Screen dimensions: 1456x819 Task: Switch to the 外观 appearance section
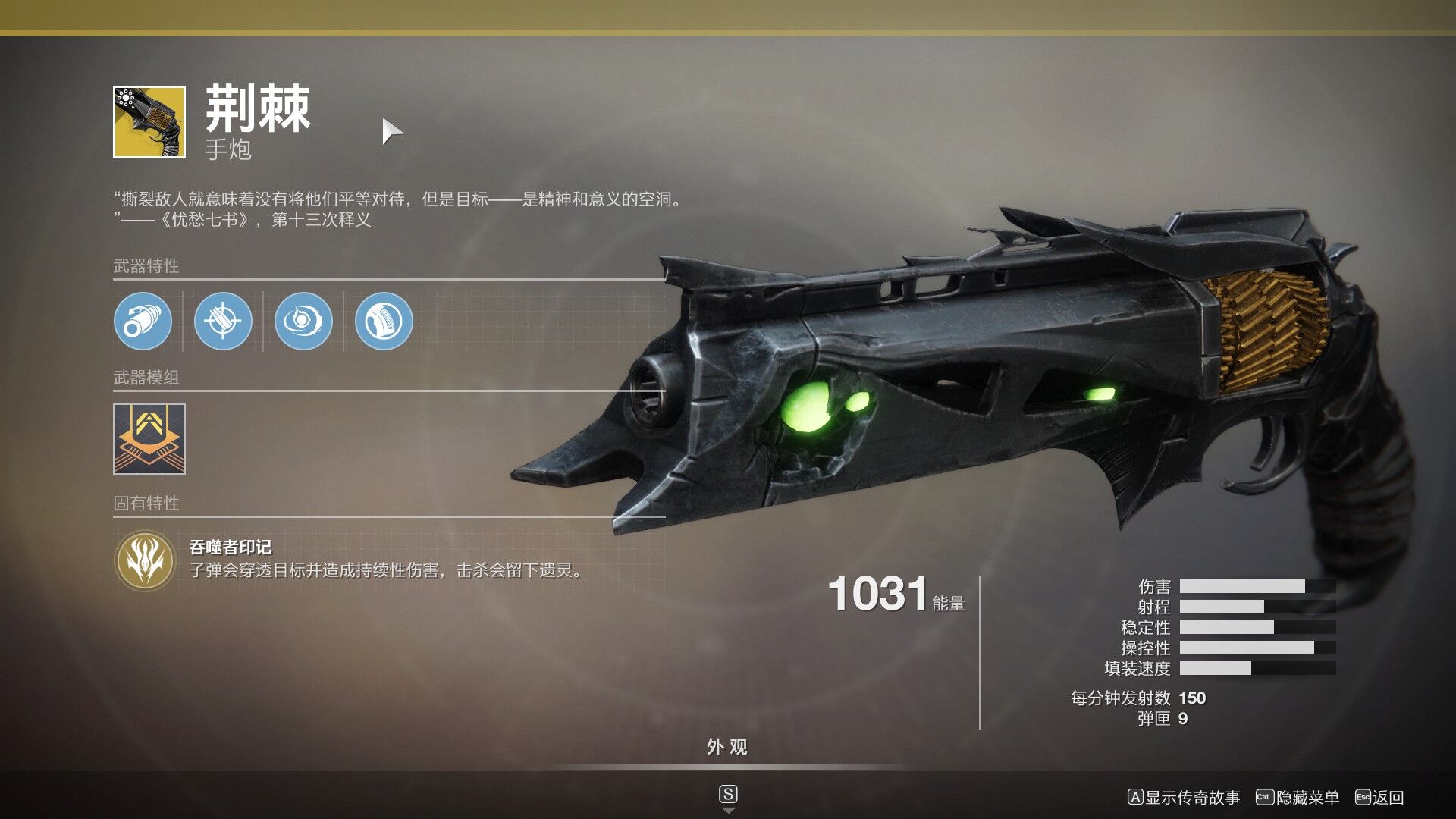[x=727, y=748]
